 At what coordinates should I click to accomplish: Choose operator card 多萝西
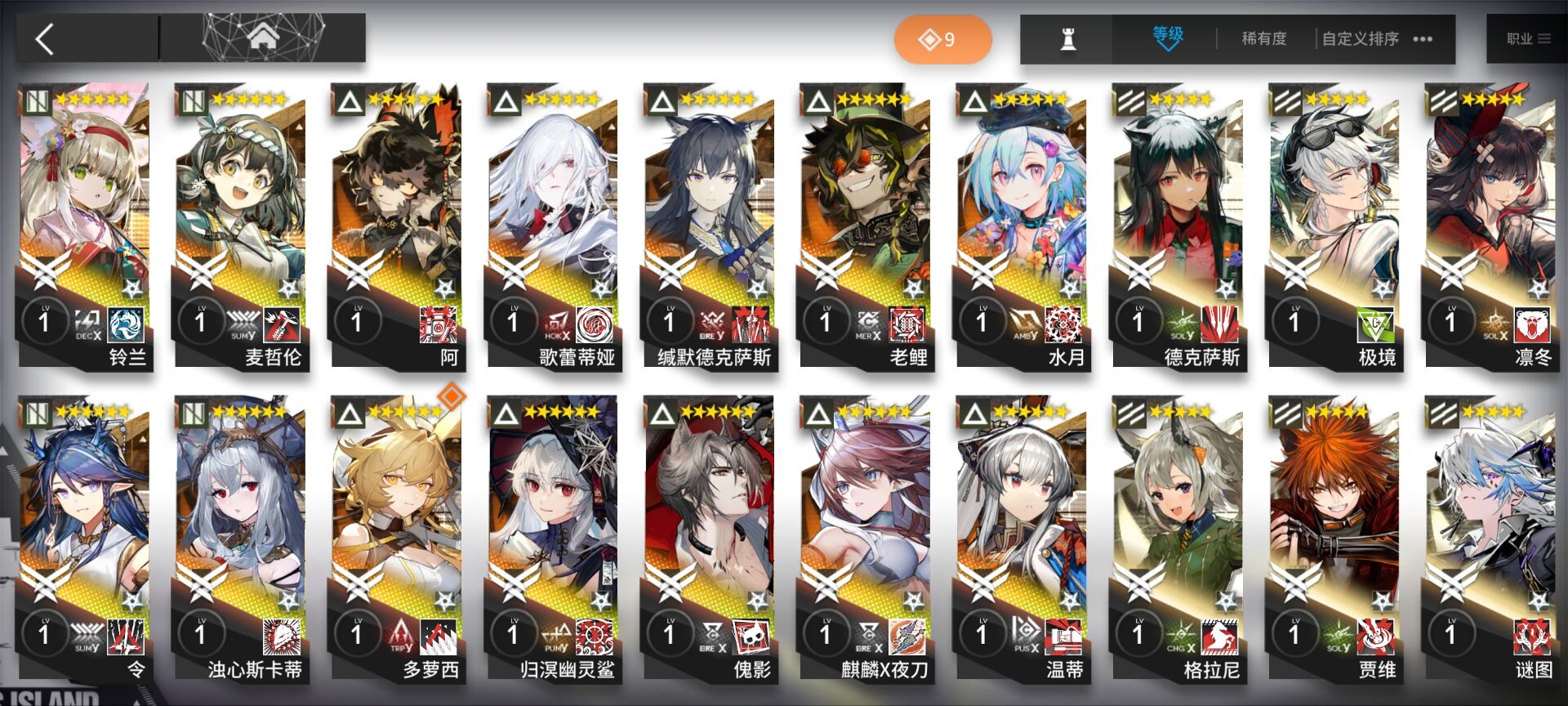point(397,535)
